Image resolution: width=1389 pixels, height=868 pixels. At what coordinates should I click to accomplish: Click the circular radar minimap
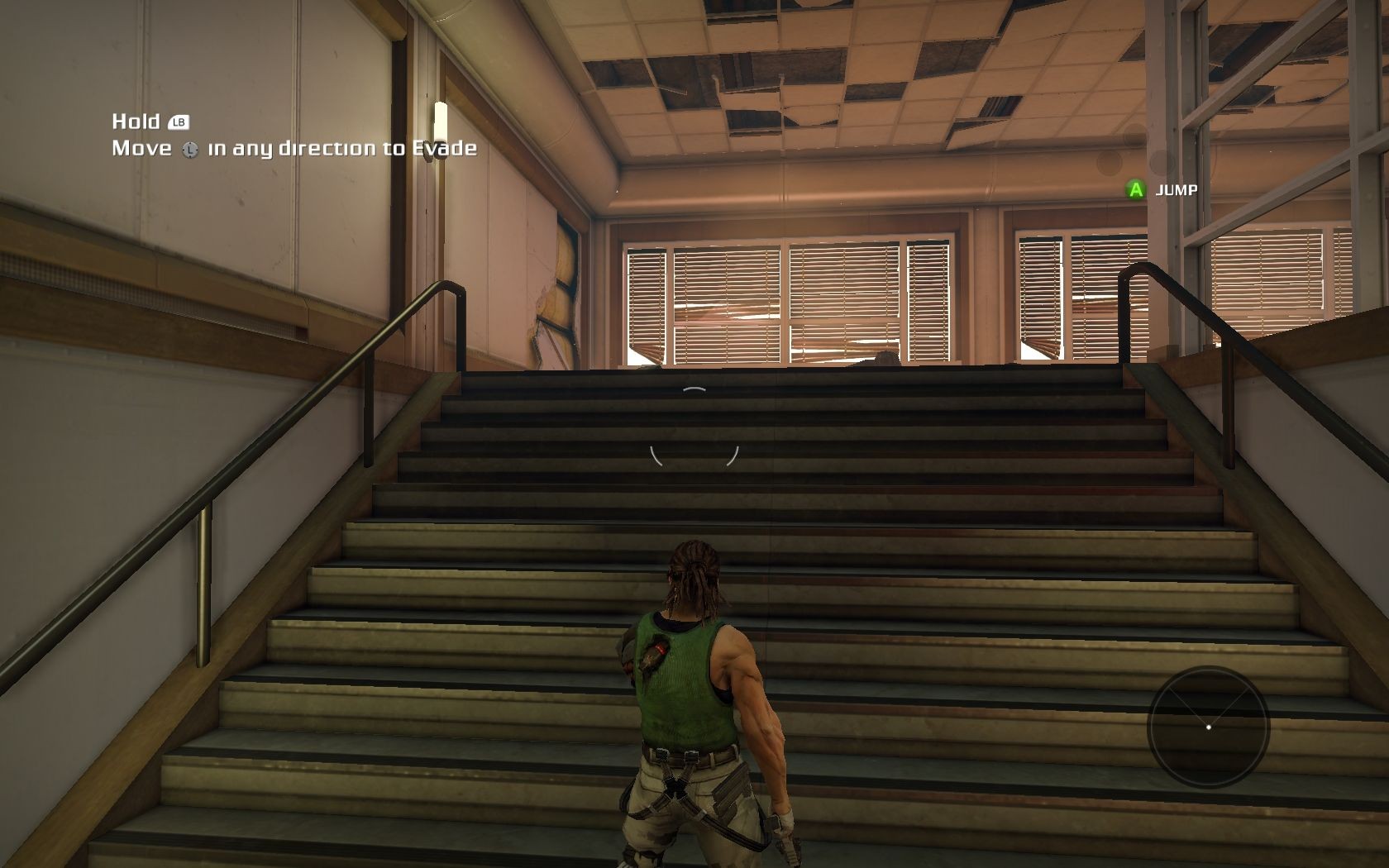click(1208, 727)
